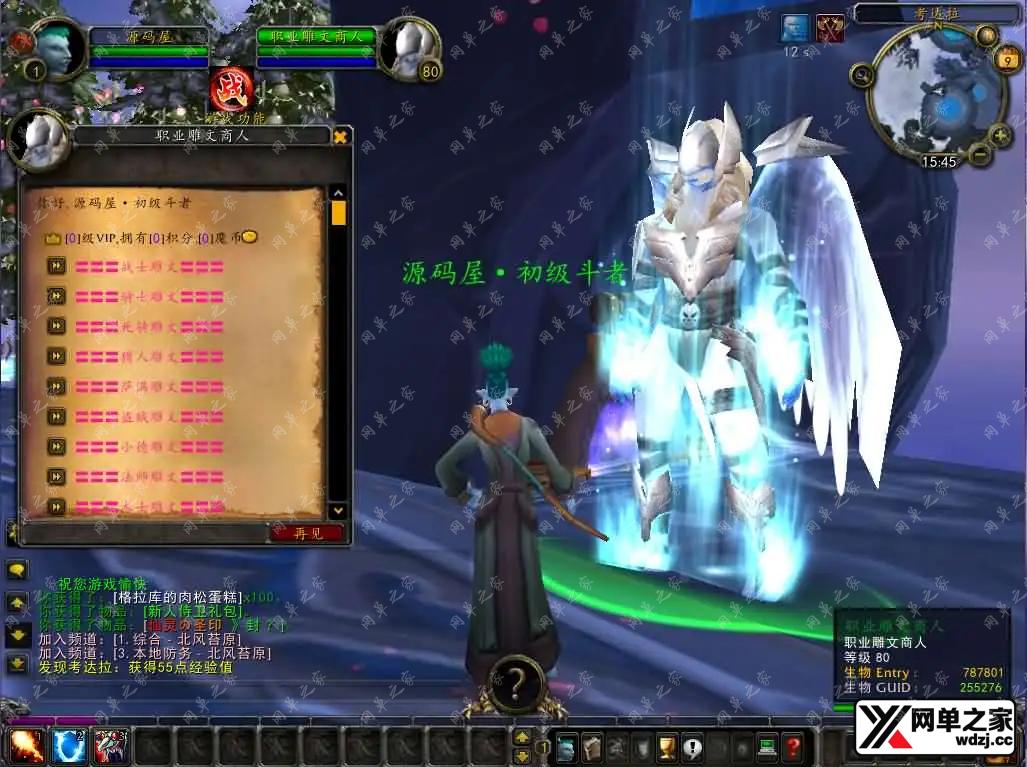Select the 小德雕文 gossip option
This screenshot has width=1027, height=767.
pos(149,446)
